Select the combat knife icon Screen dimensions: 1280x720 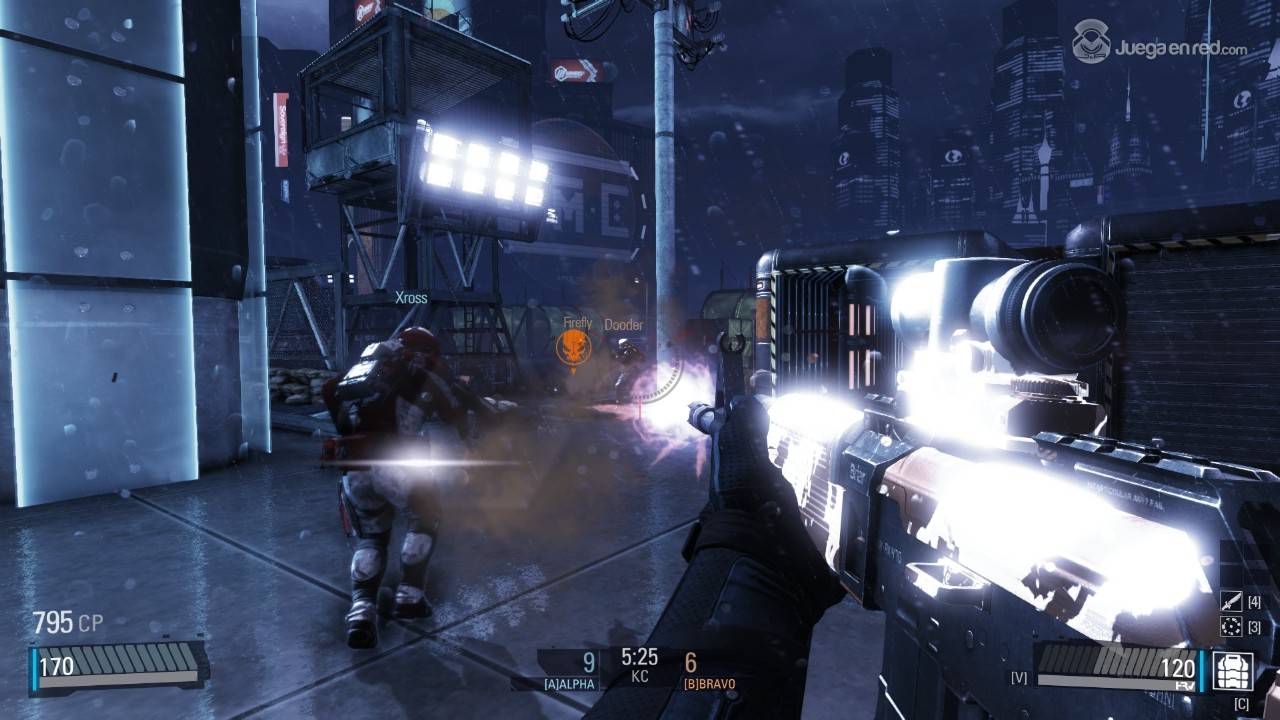point(1231,602)
